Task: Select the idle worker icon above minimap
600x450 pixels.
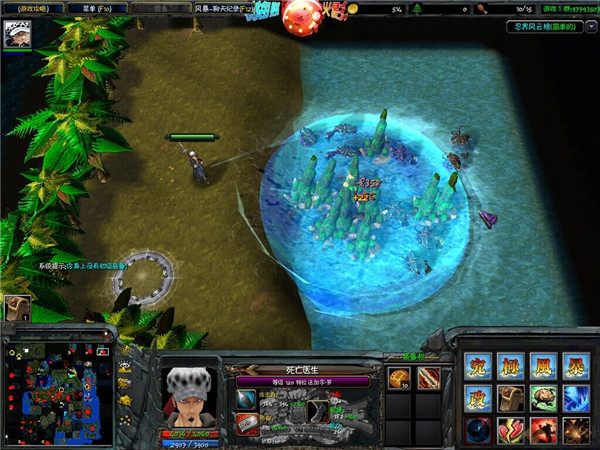Action: pos(17,308)
